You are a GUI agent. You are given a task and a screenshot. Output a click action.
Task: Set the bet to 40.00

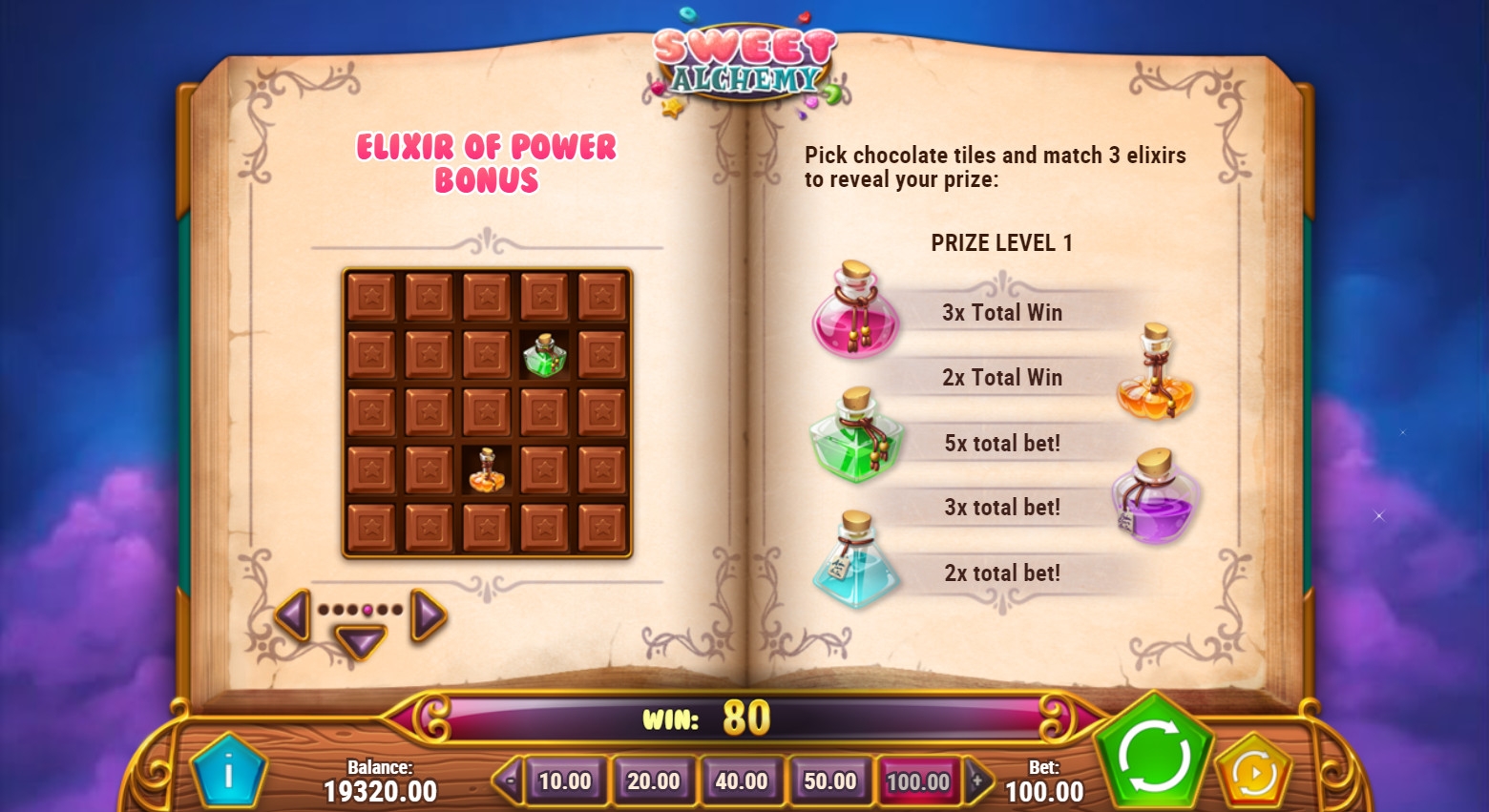742,781
